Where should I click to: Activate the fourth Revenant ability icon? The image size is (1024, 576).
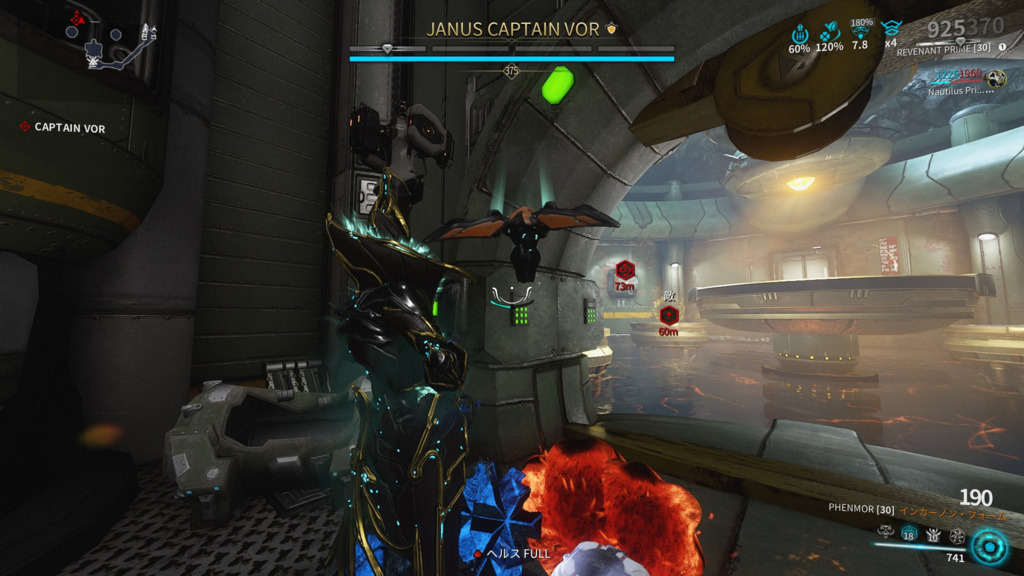tap(957, 535)
